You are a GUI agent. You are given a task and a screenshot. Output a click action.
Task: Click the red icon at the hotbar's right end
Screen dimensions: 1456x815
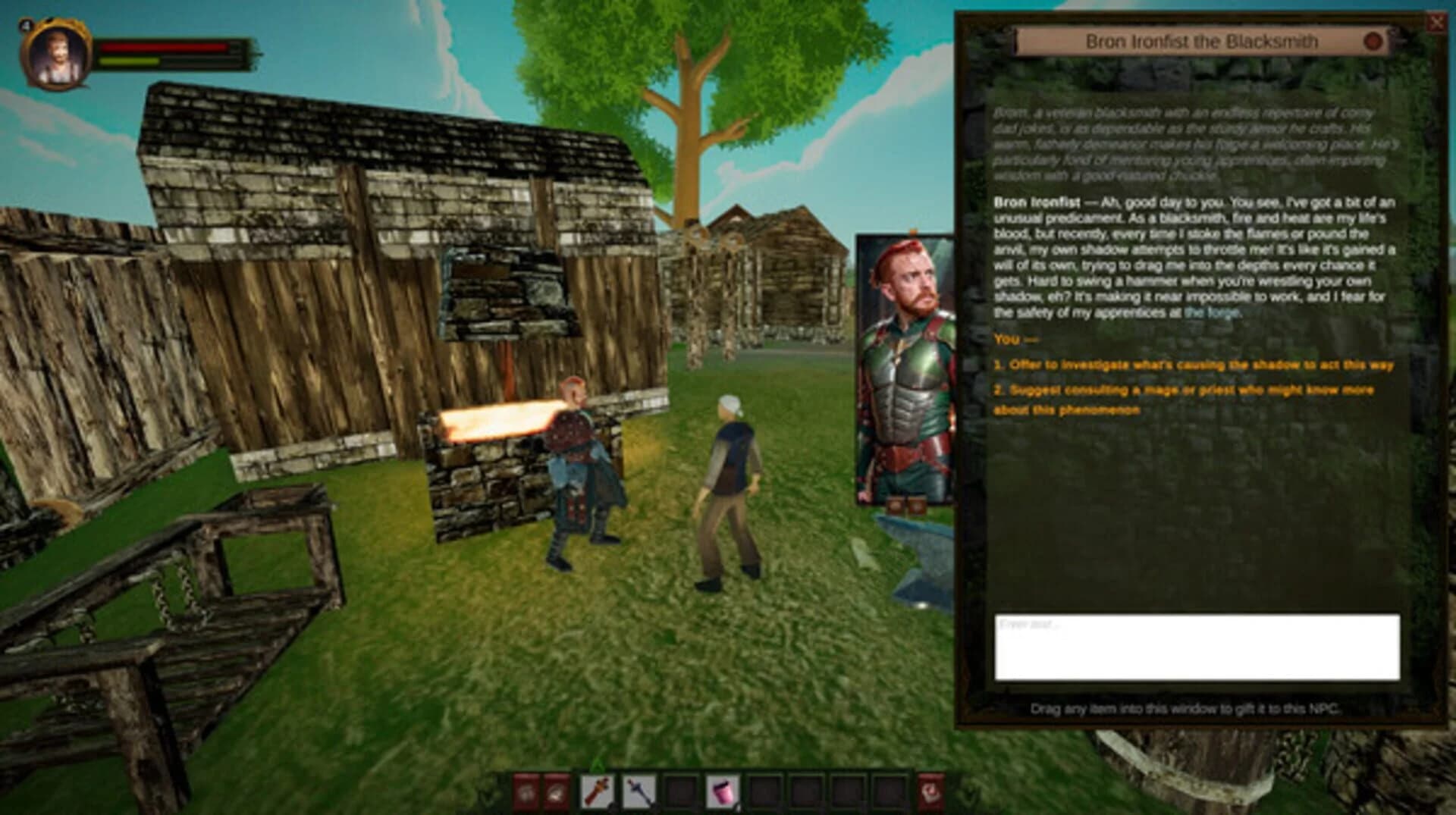931,788
